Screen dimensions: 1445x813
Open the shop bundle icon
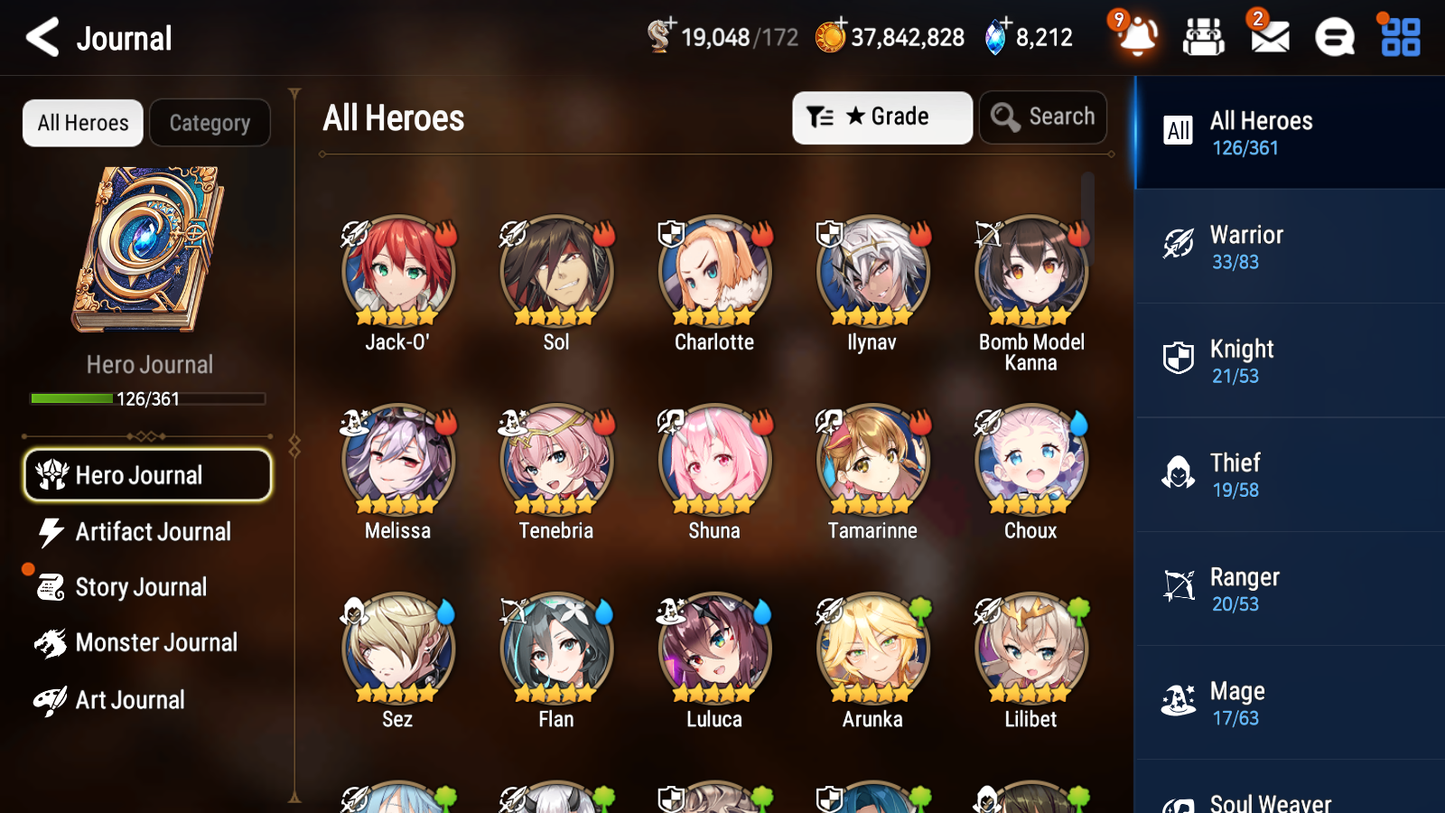pos(1203,36)
